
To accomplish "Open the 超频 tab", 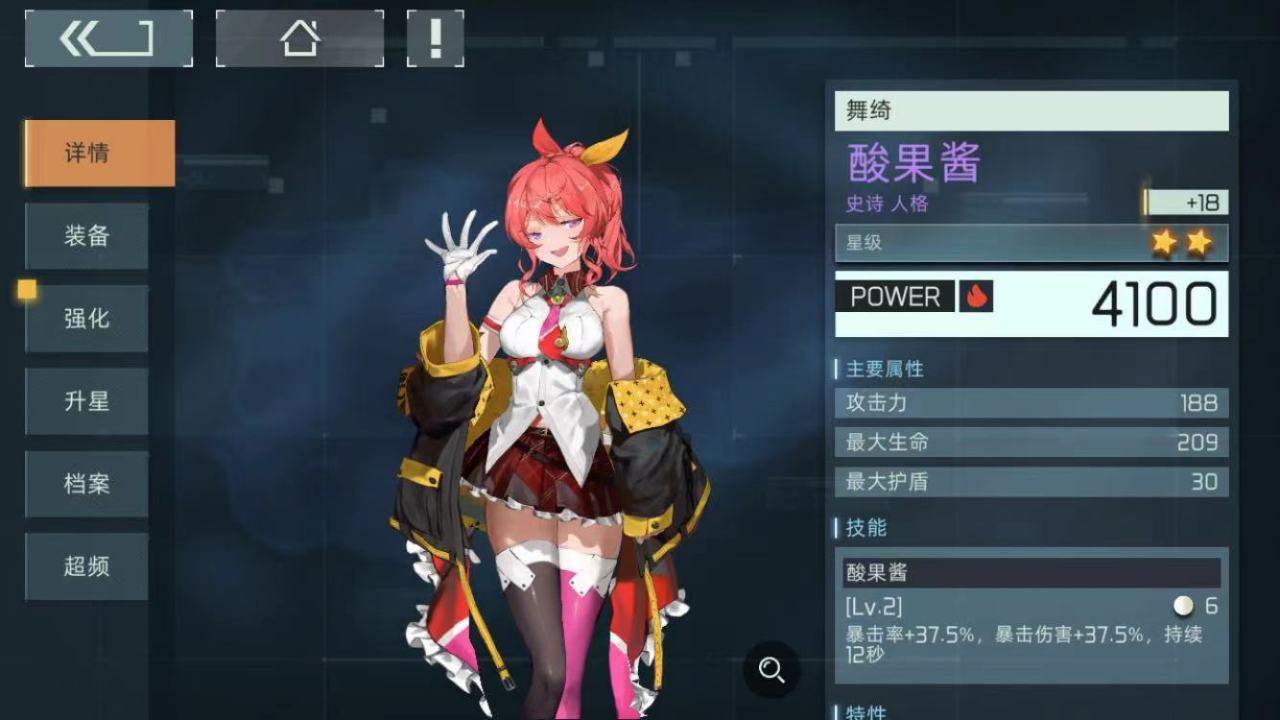I will [87, 566].
